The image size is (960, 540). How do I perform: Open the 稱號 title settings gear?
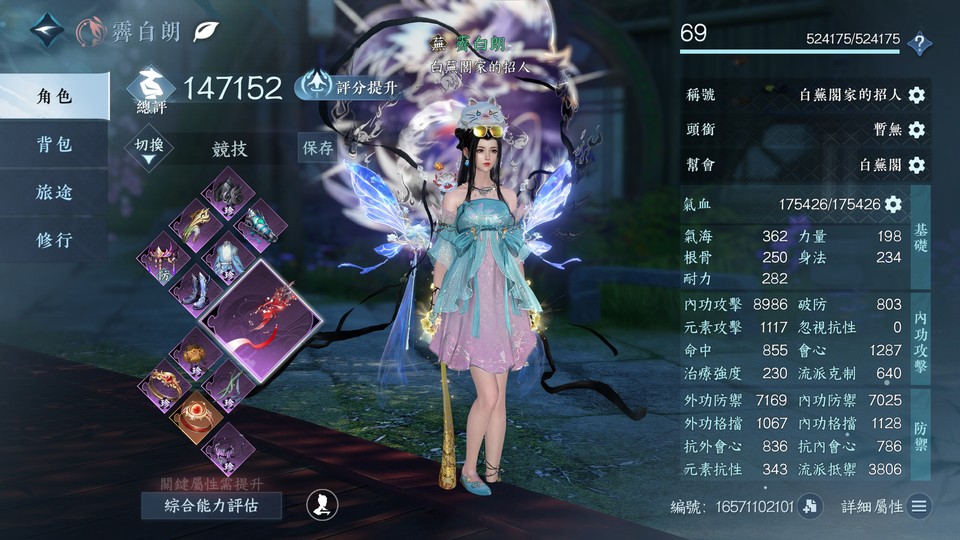pos(916,95)
